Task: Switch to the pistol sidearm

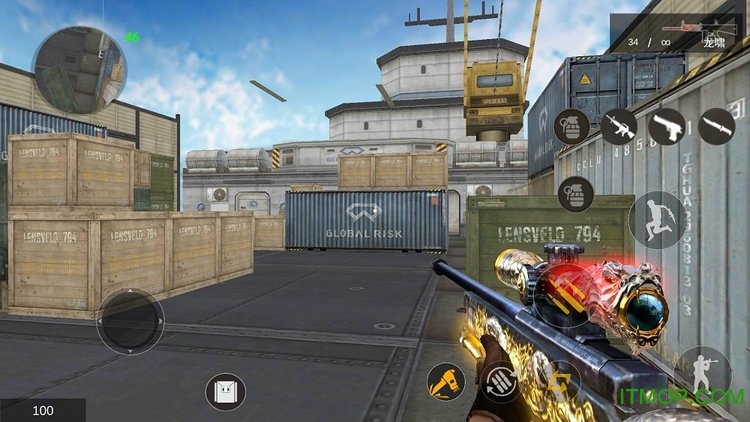Action: click(x=667, y=126)
